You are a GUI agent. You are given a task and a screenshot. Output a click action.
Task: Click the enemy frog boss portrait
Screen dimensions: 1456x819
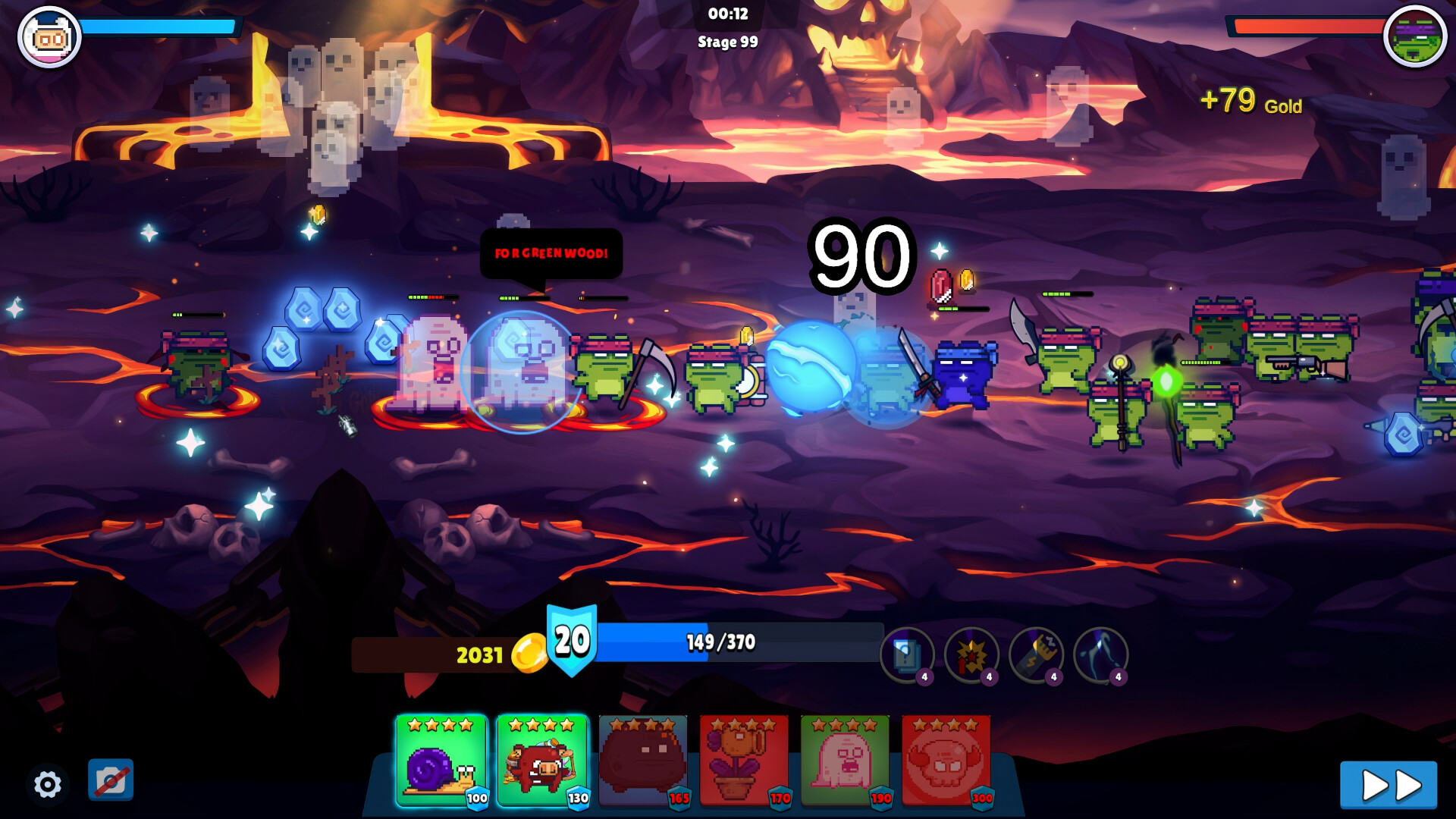(1414, 36)
